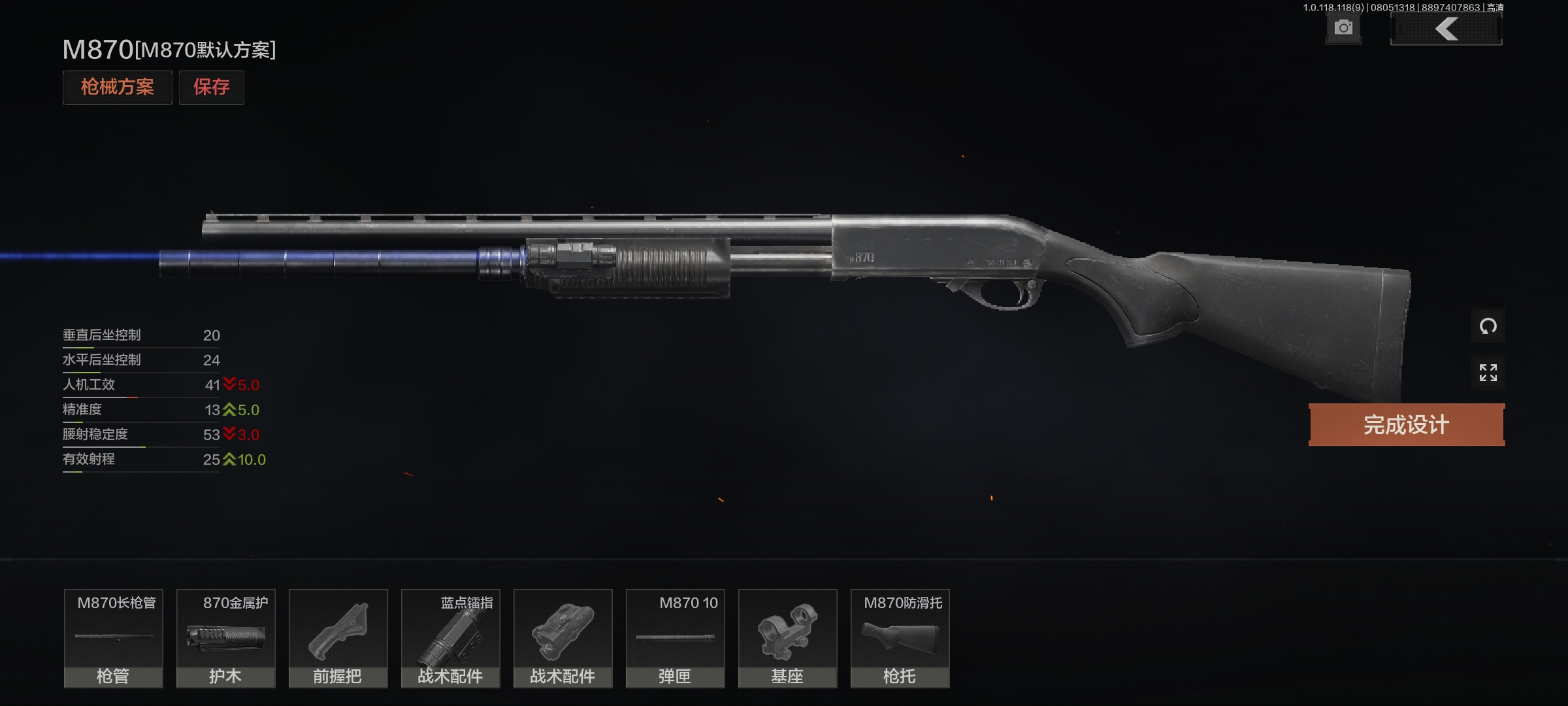Open the 枪械方案 weapon scheme menu

(x=117, y=87)
